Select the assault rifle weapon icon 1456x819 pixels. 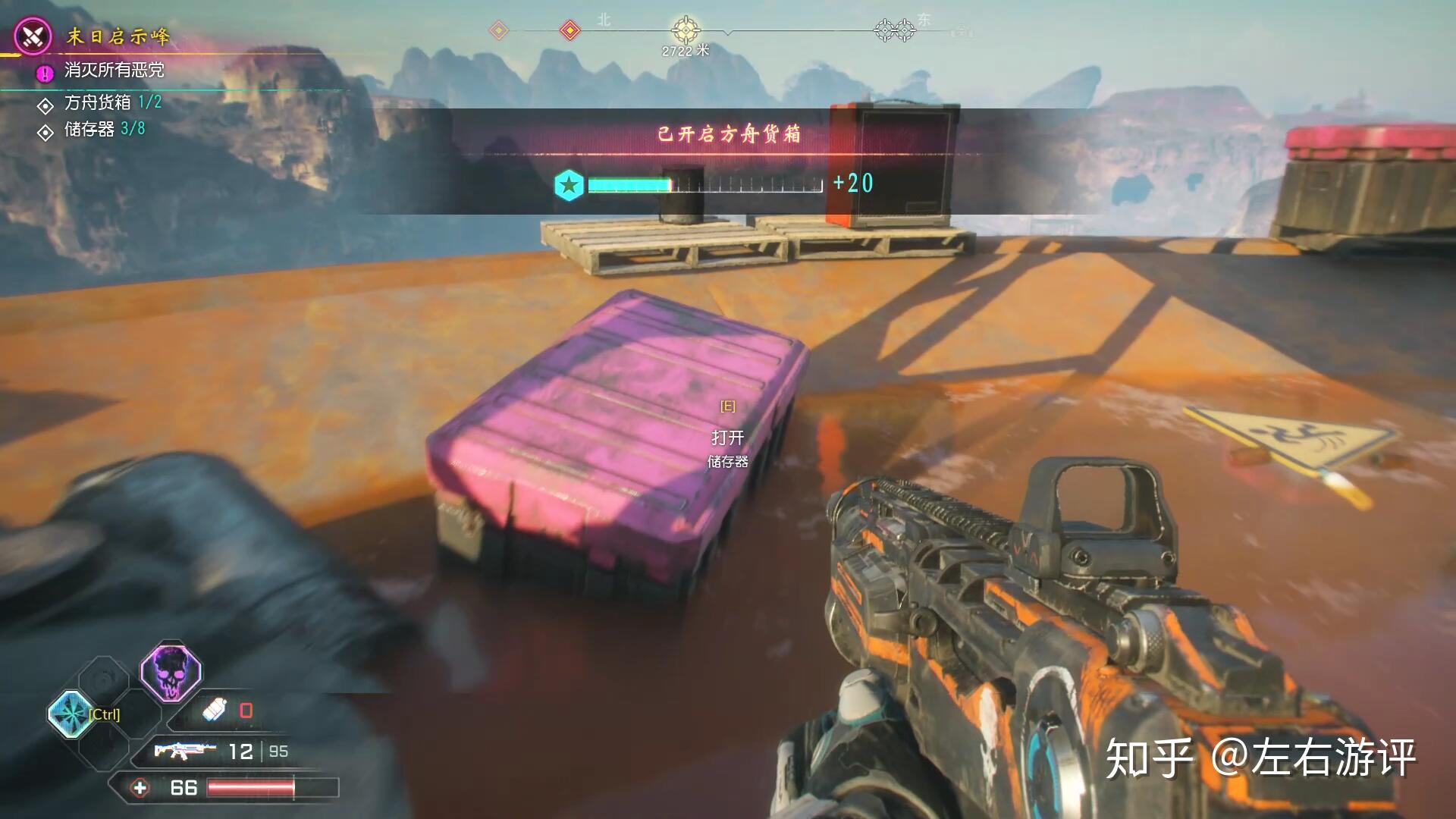click(x=180, y=751)
